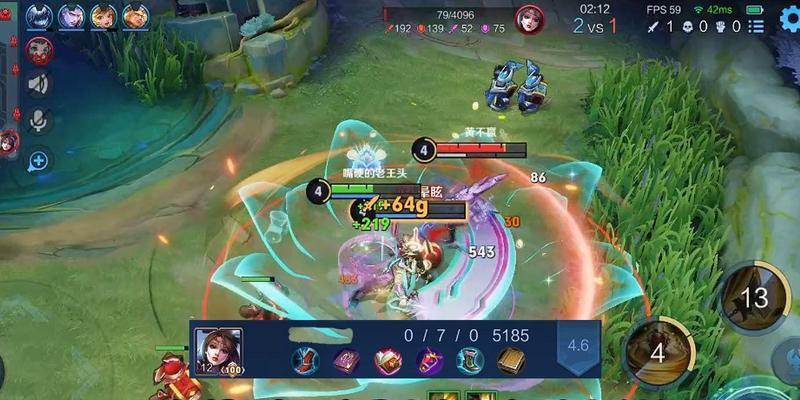Image resolution: width=800 pixels, height=400 pixels.
Task: Select the golden-brown tome item
Action: pos(511,360)
